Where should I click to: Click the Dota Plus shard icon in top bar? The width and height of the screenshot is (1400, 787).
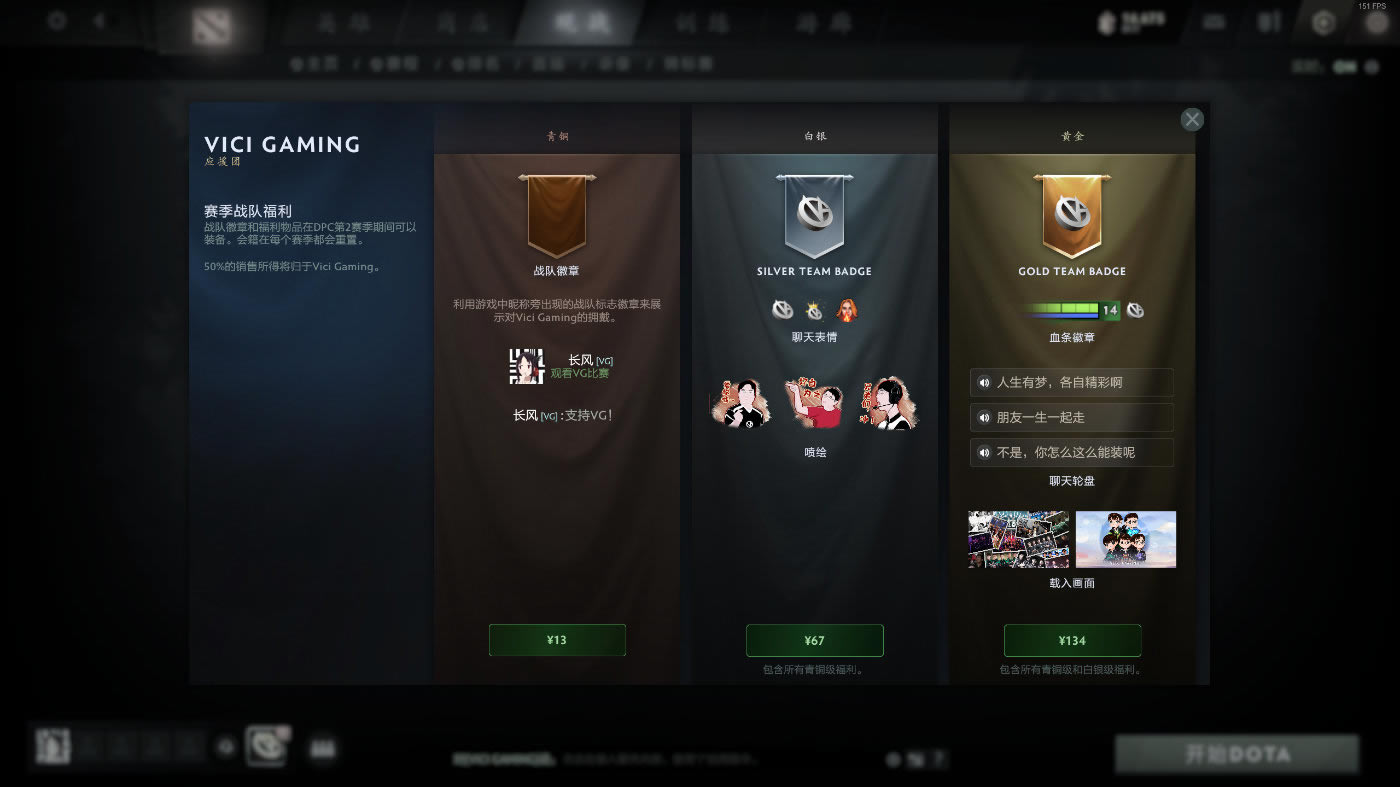click(1106, 22)
